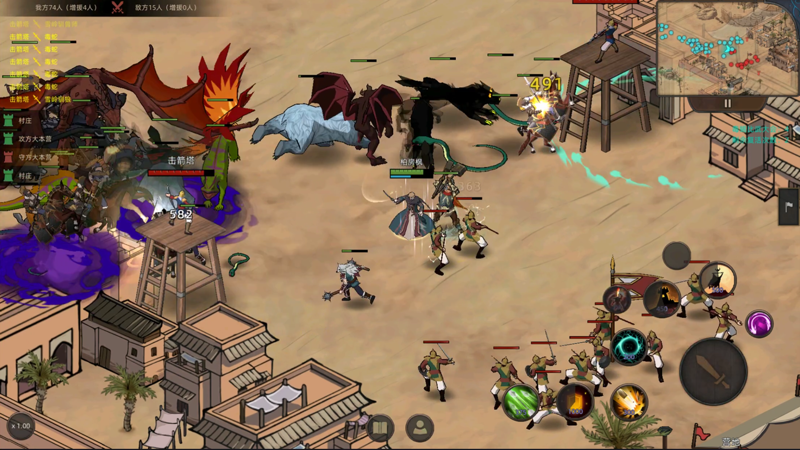
Task: Click the flag tab on right edge
Action: coord(789,206)
